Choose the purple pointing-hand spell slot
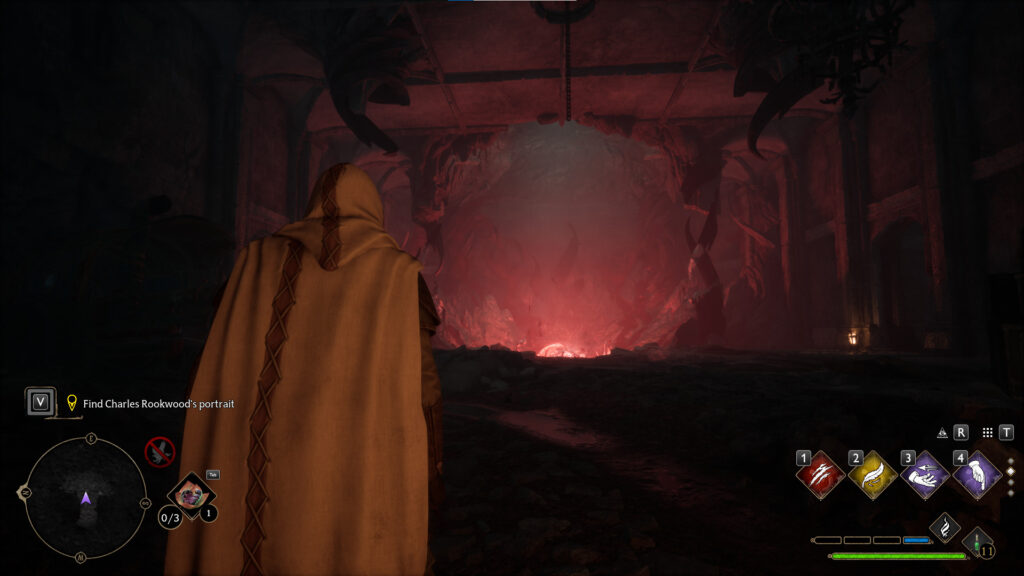The width and height of the screenshot is (1024, 576). (976, 475)
